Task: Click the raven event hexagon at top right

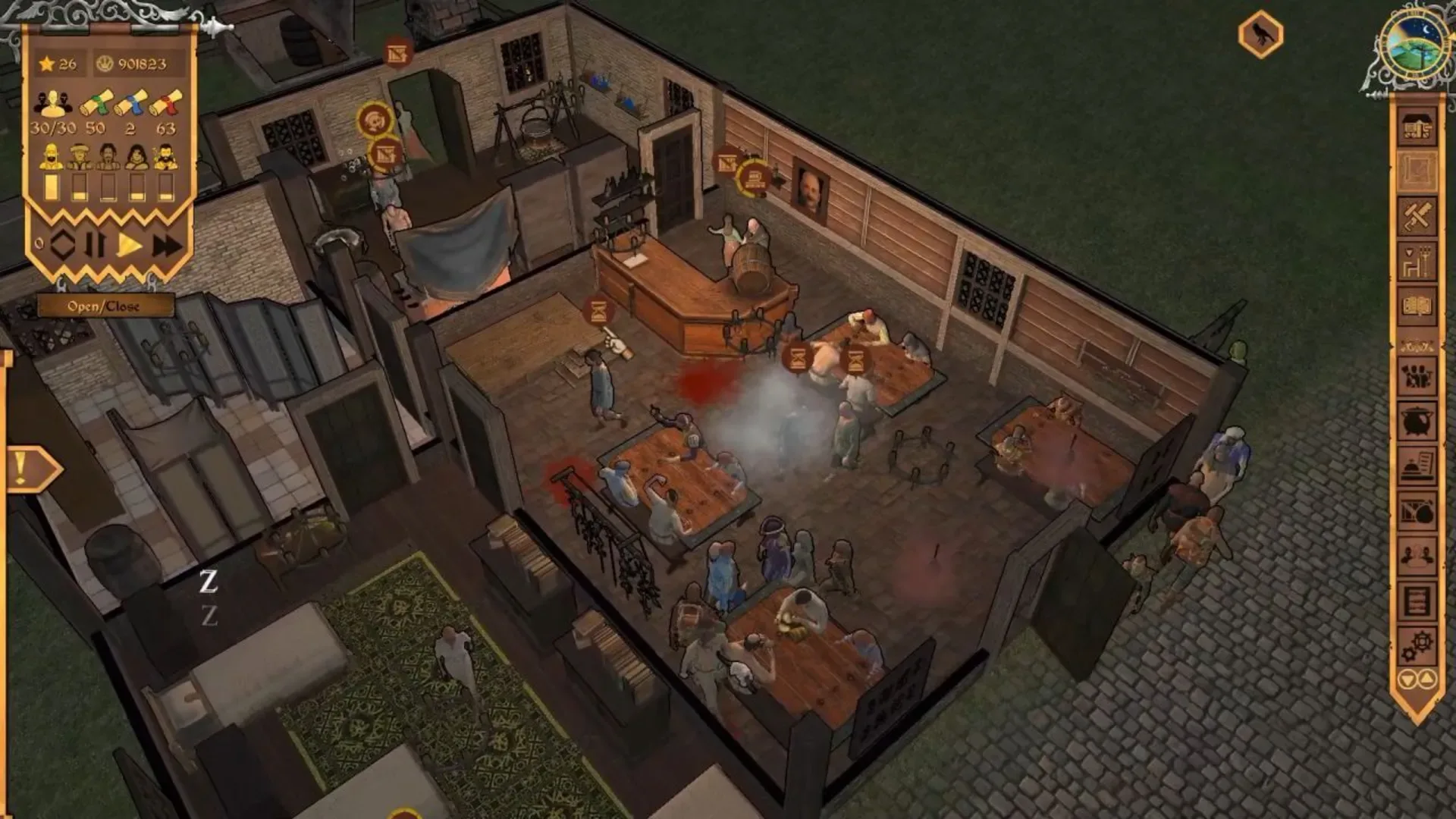Action: pos(1259,34)
